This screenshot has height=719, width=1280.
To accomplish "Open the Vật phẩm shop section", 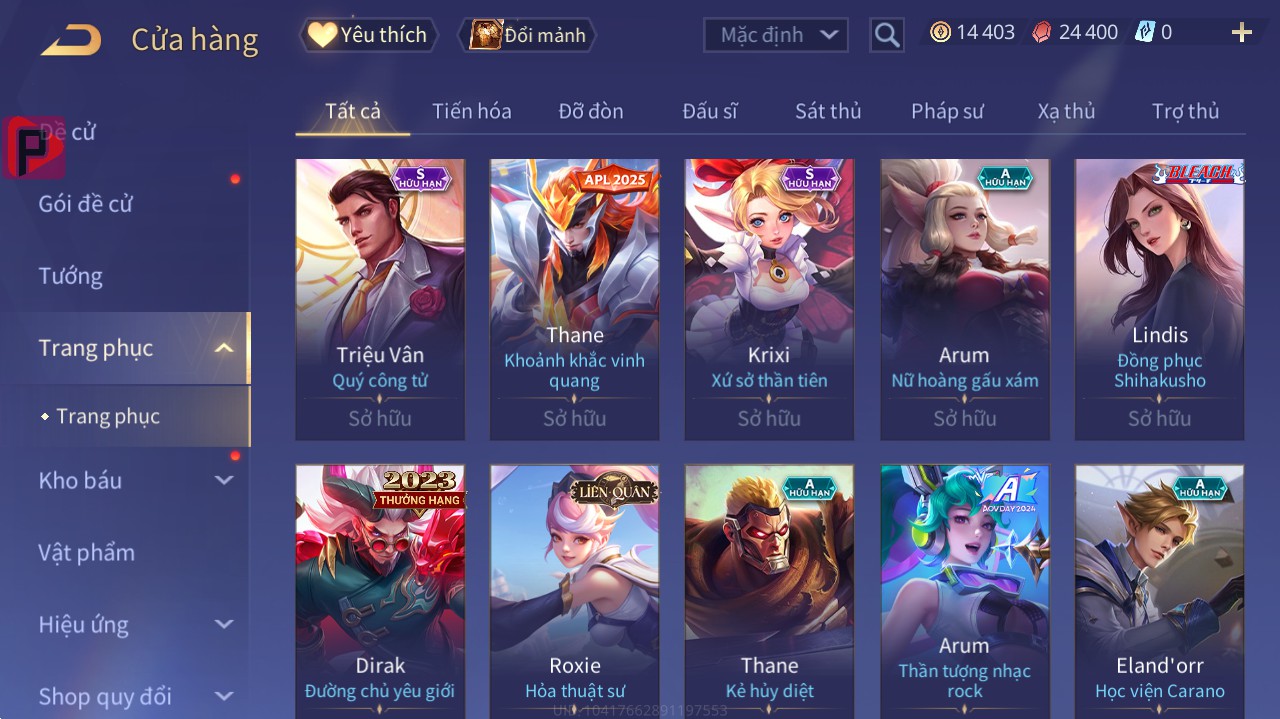I will click(x=86, y=552).
